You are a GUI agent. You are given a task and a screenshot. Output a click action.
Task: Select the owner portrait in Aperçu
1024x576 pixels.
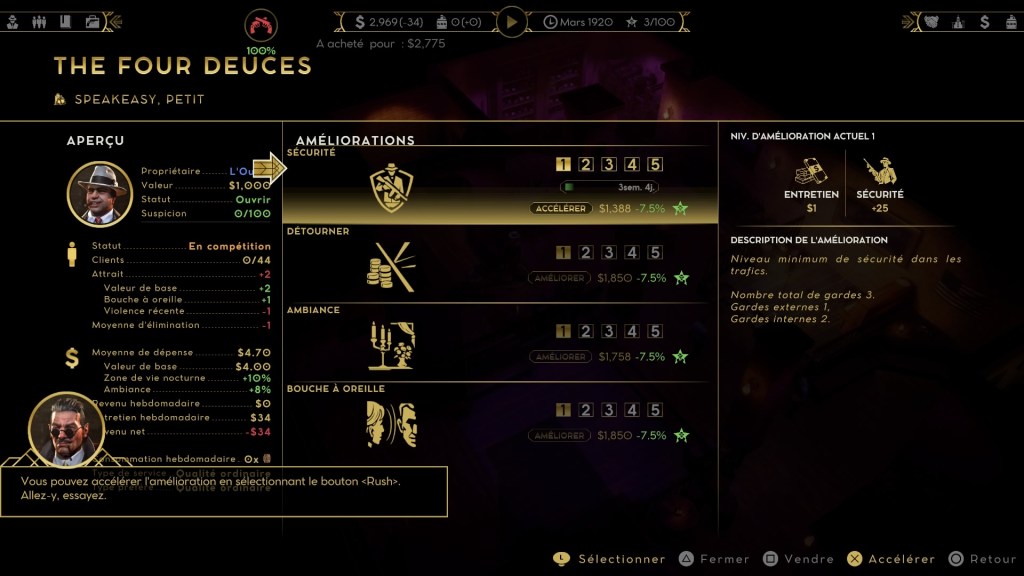pos(100,194)
